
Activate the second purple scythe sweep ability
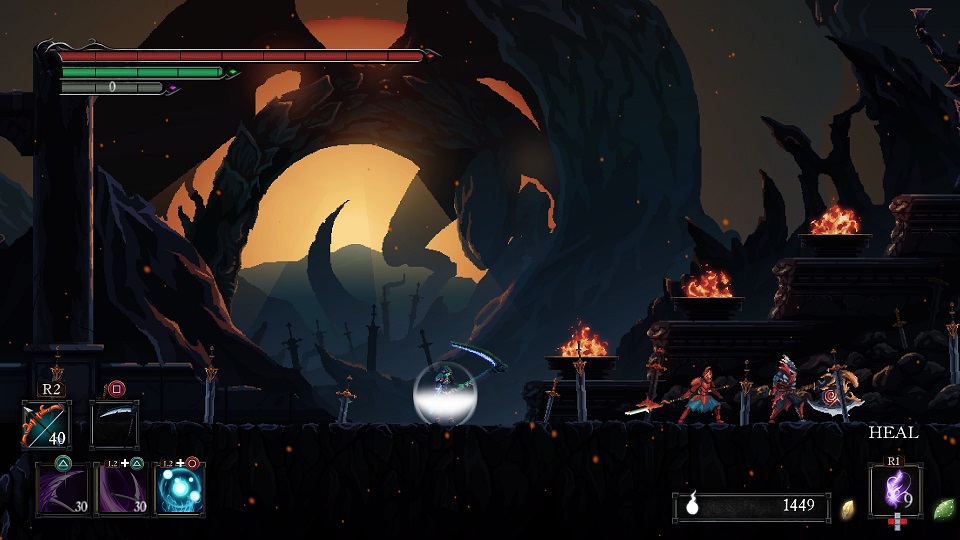[120, 490]
